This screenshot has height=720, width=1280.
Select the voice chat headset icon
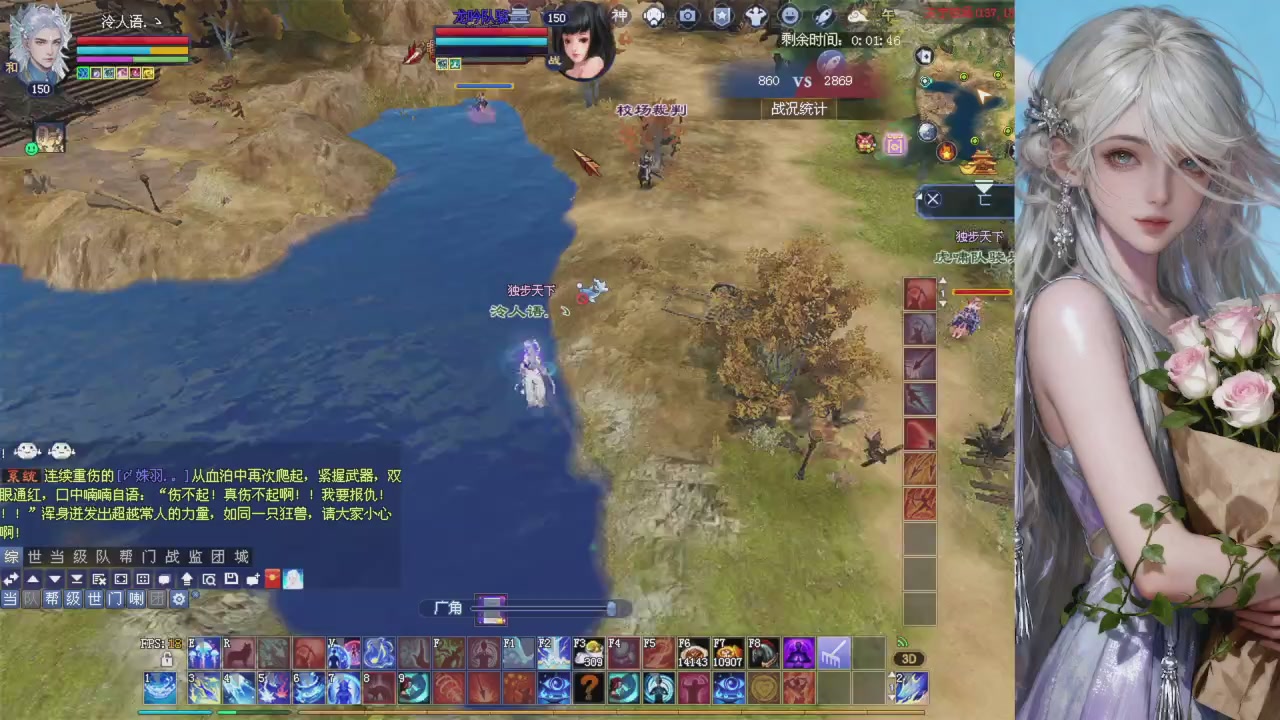[x=655, y=17]
